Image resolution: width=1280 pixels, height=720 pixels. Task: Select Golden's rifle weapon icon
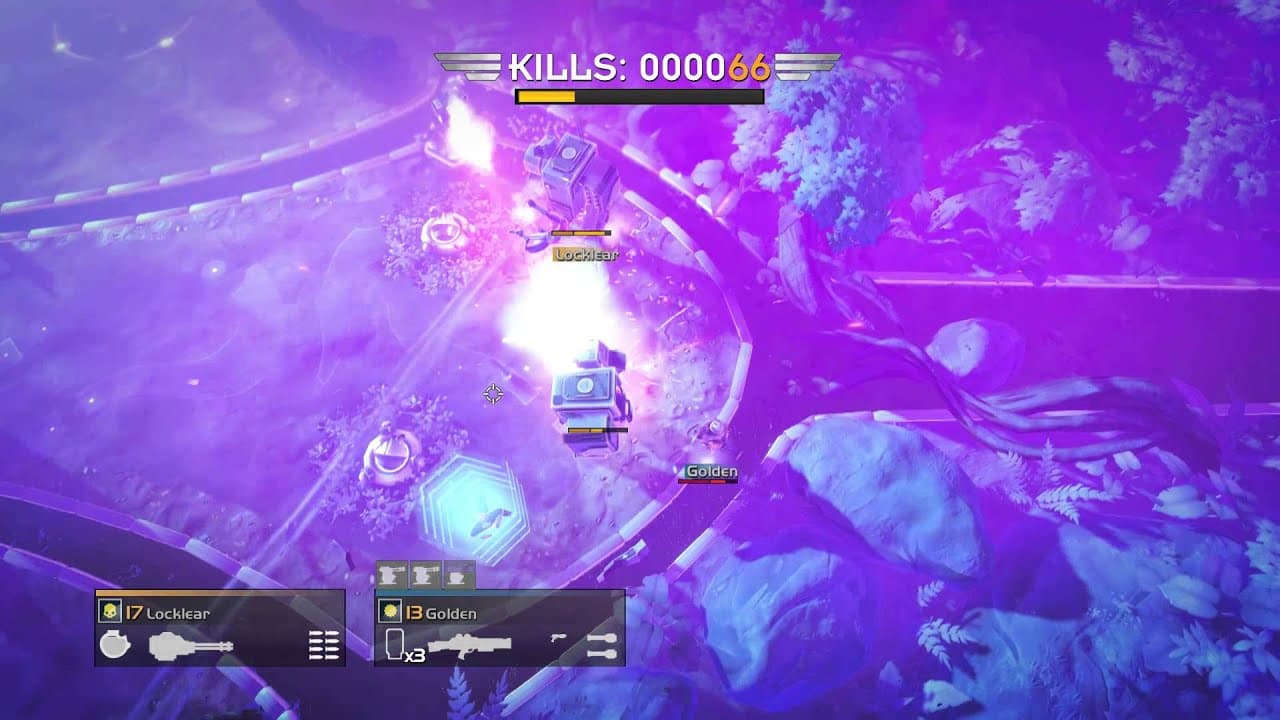point(469,643)
